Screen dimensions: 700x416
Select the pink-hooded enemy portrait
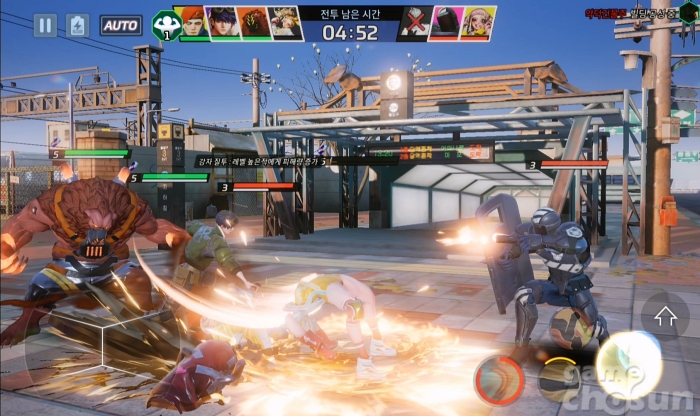pyautogui.click(x=444, y=23)
